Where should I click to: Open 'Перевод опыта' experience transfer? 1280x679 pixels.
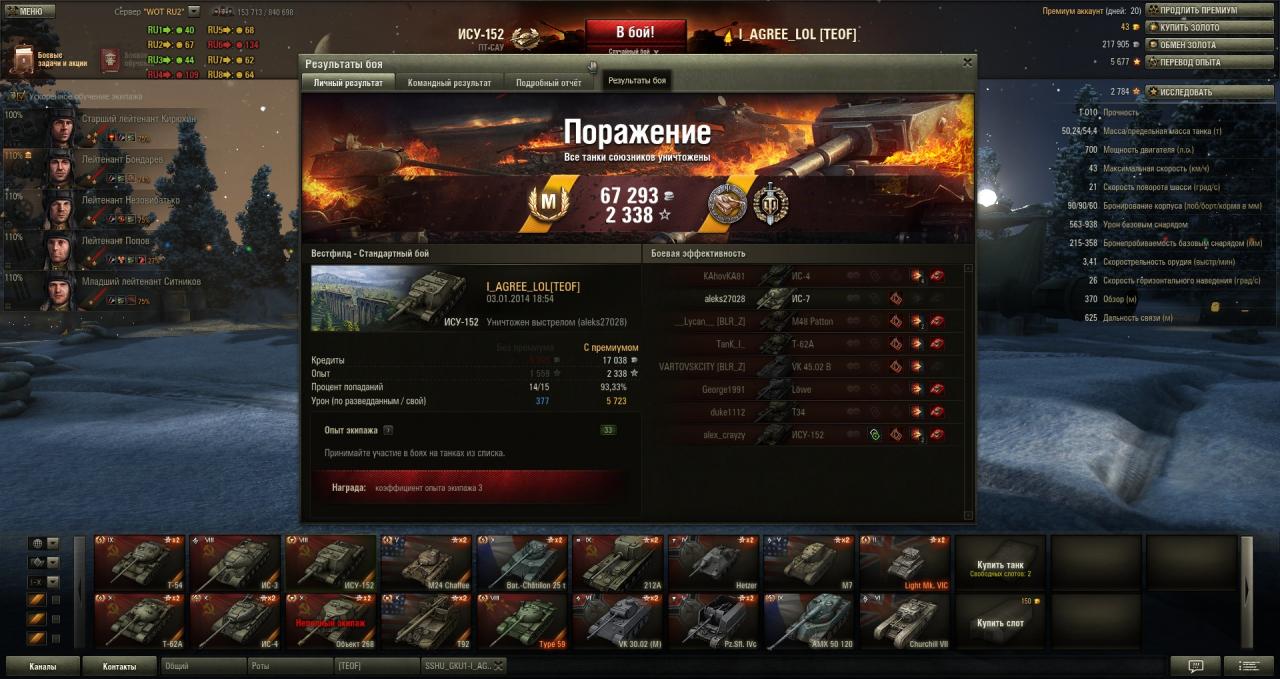click(x=1196, y=61)
